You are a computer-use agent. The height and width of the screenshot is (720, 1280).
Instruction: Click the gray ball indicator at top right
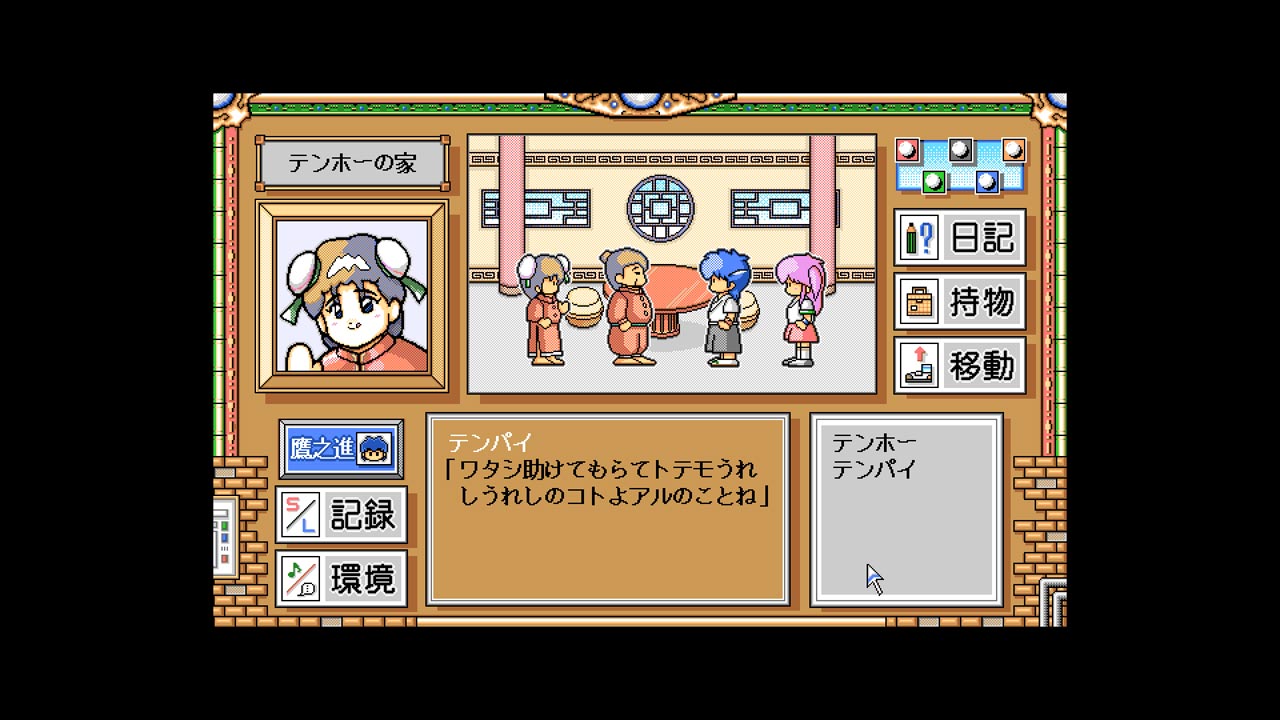pyautogui.click(x=960, y=150)
